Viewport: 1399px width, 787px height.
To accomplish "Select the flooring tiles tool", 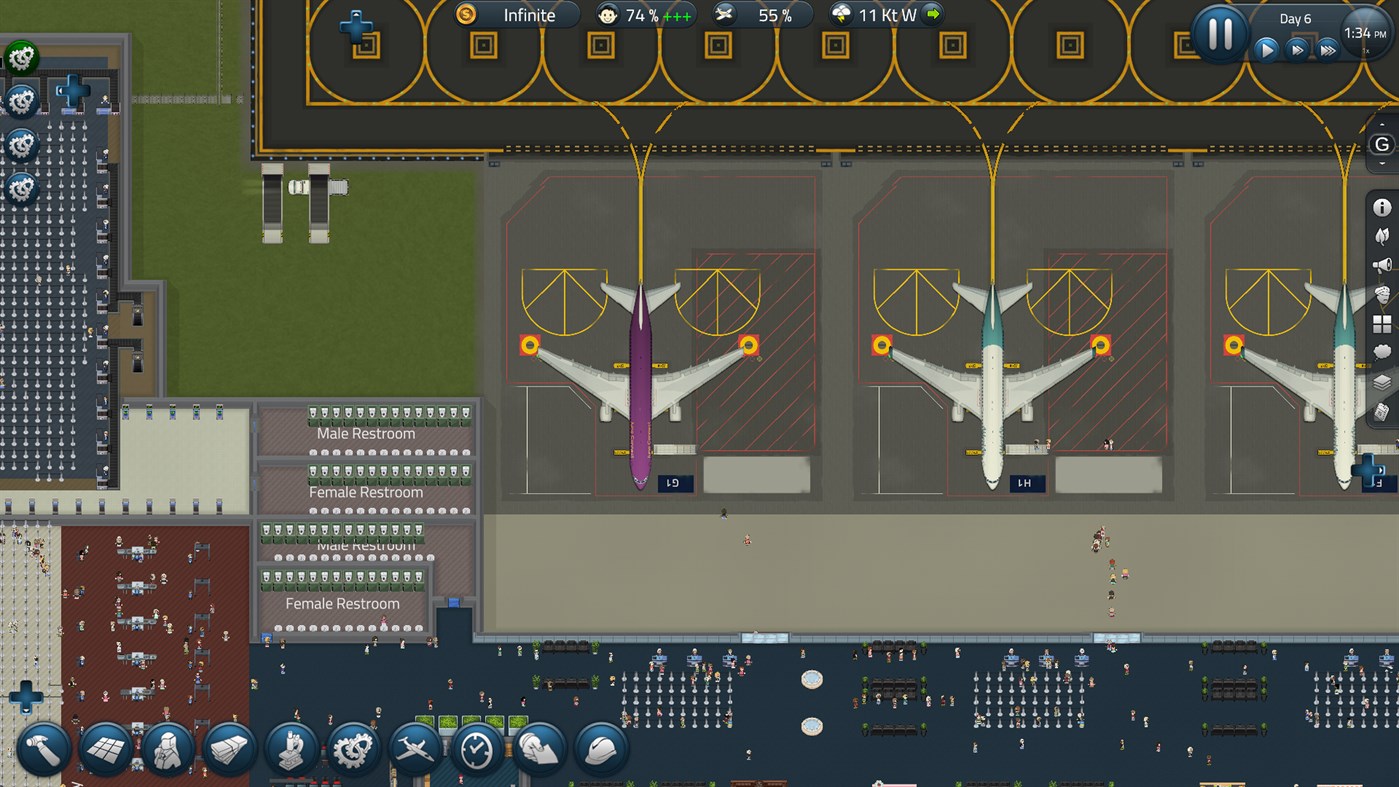I will click(106, 748).
